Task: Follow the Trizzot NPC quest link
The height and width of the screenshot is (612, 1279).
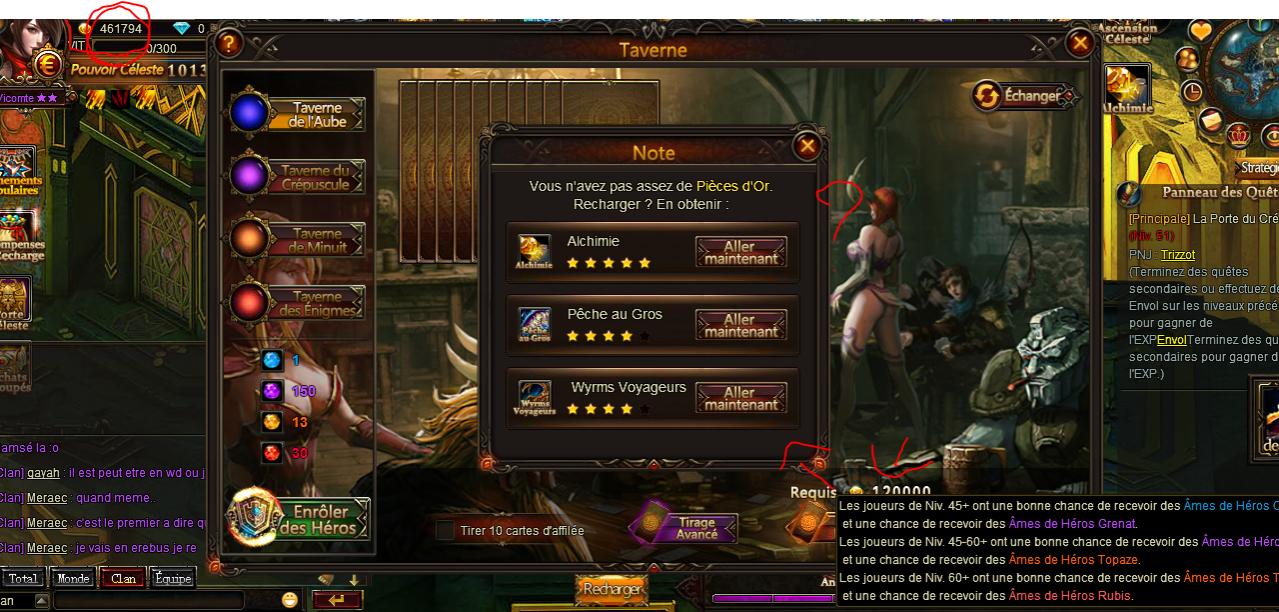Action: click(1177, 254)
